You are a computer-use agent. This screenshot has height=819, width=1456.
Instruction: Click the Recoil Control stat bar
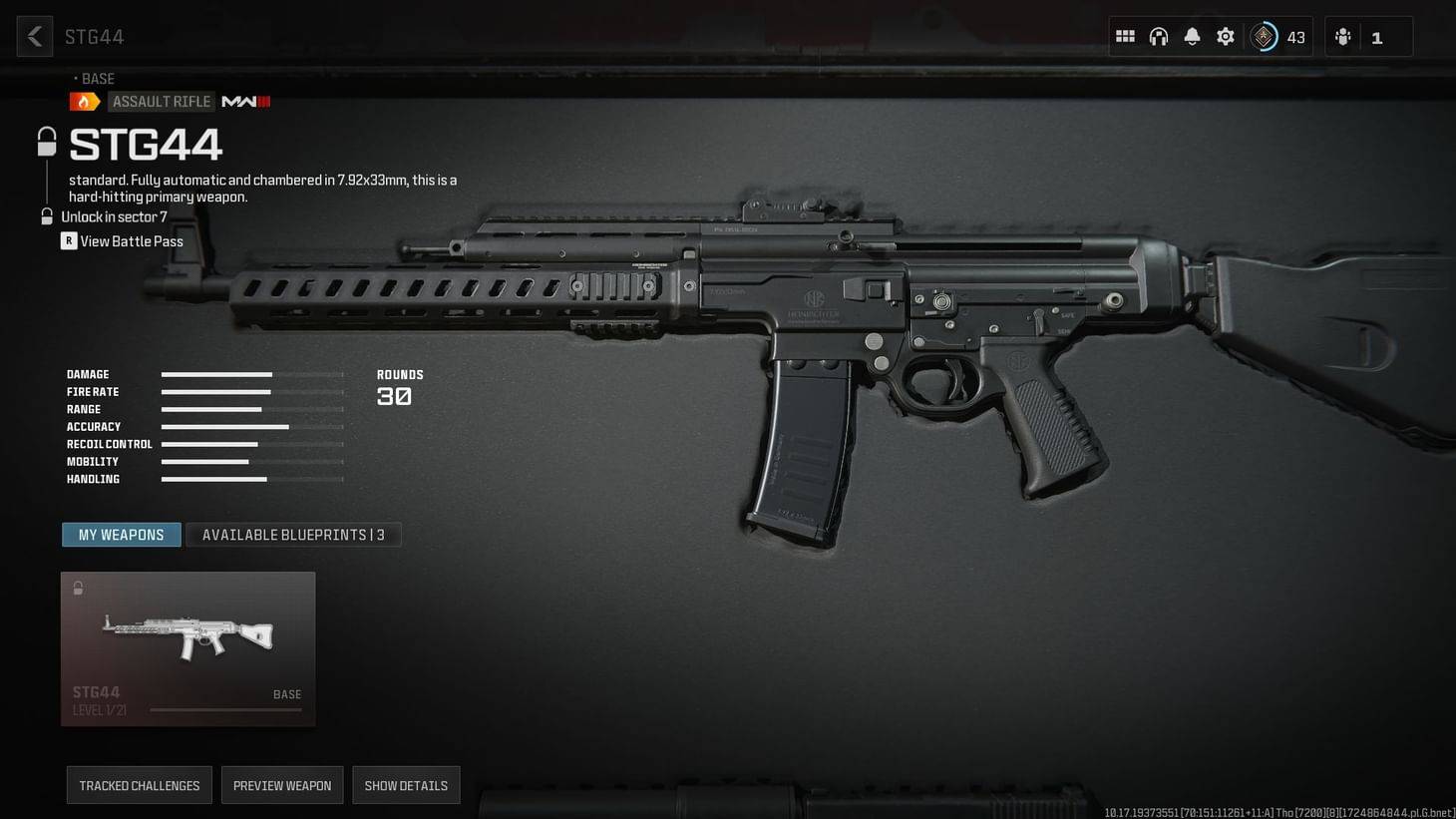coord(252,444)
